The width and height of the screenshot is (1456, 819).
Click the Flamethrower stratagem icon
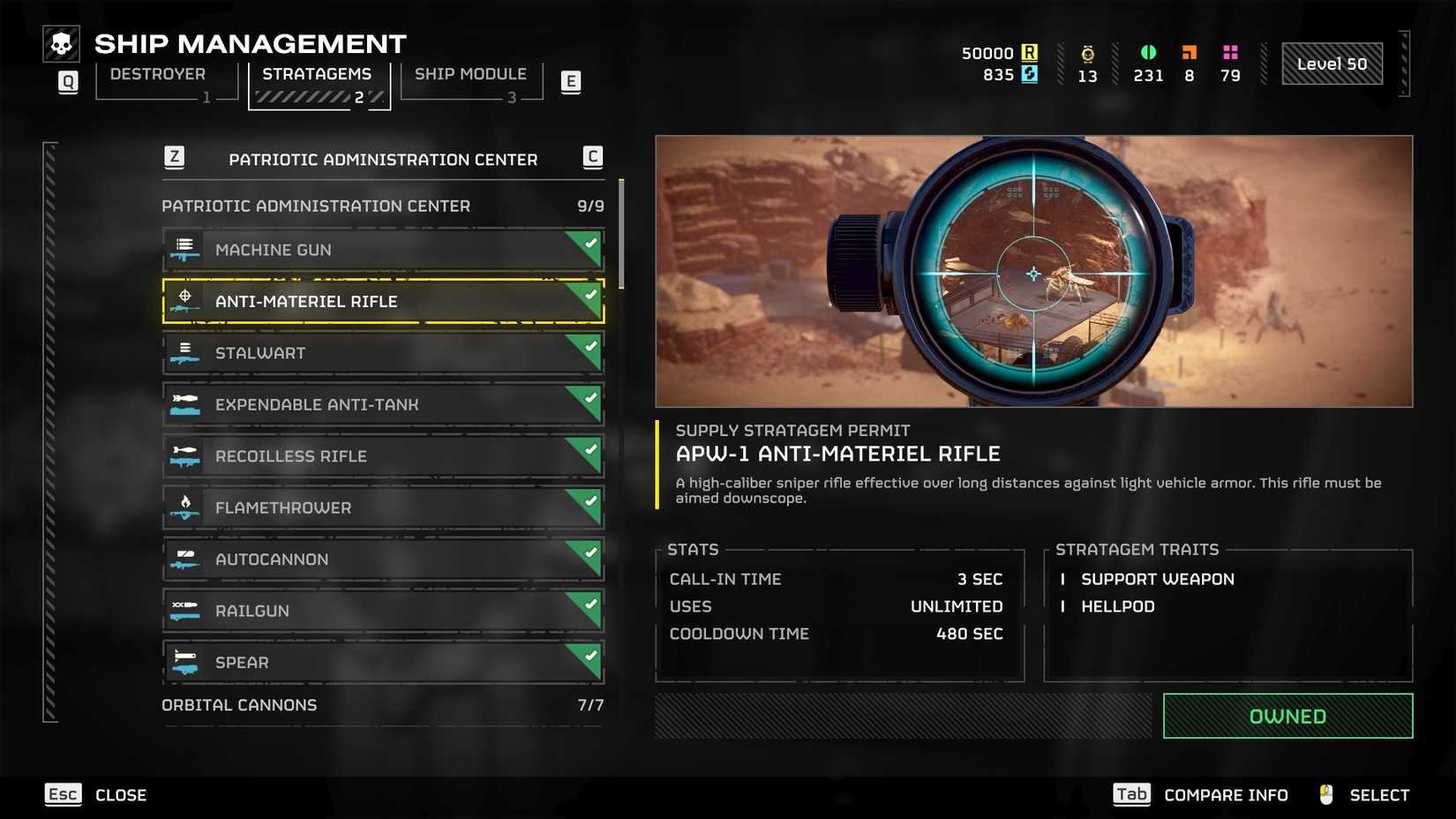(x=185, y=507)
